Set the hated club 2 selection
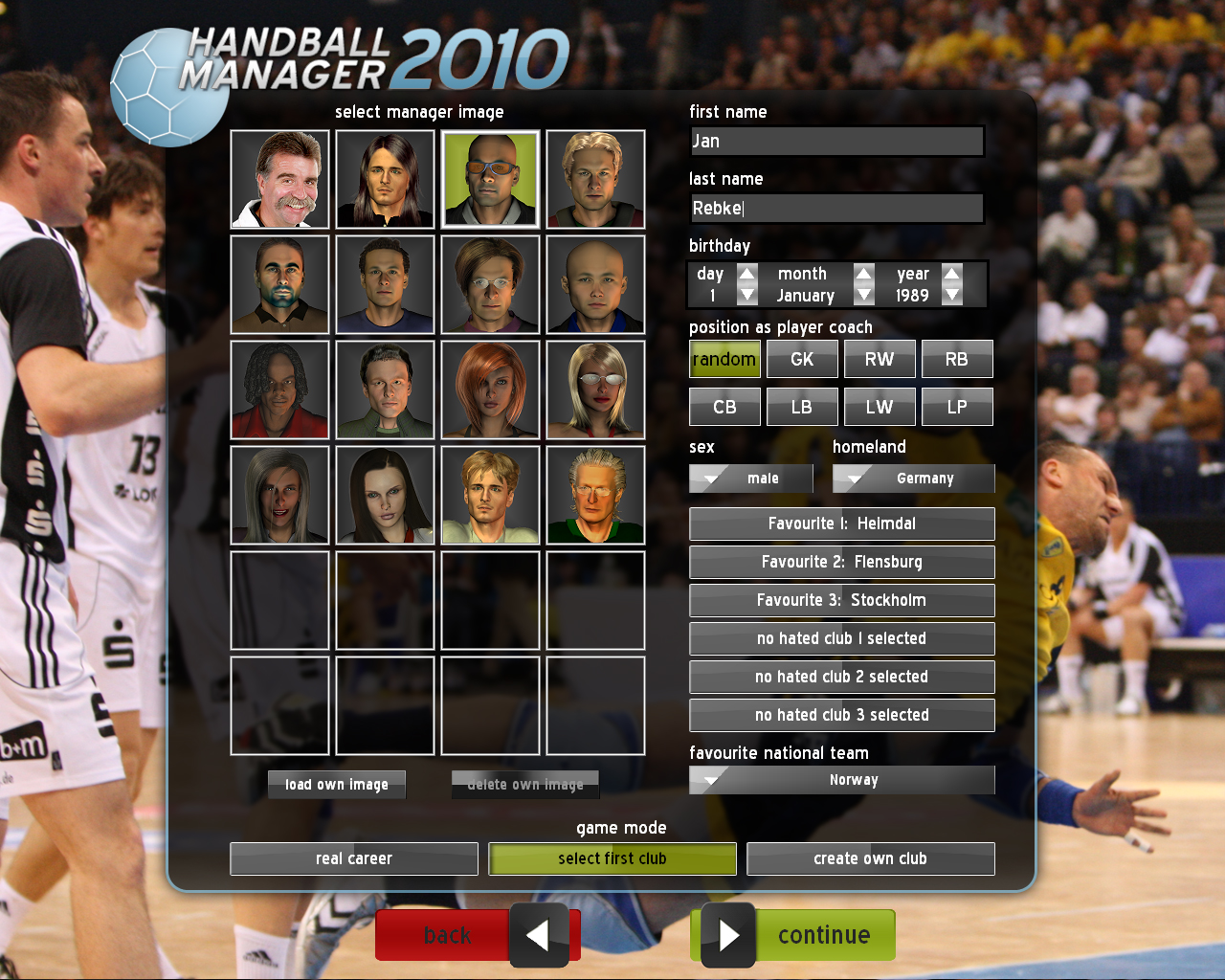Viewport: 1225px width, 980px height. (x=841, y=677)
